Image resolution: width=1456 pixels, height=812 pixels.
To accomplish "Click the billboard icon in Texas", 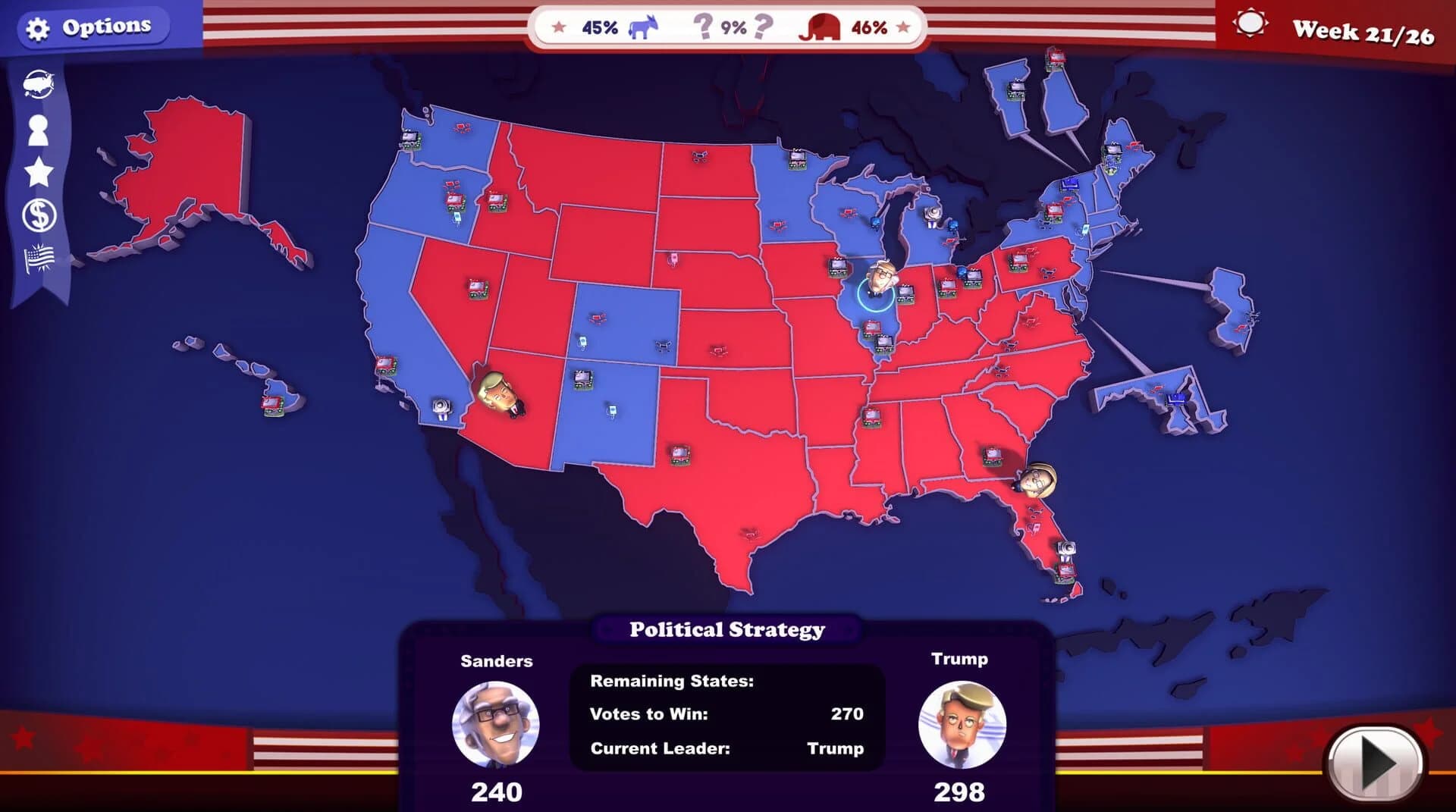I will point(680,454).
